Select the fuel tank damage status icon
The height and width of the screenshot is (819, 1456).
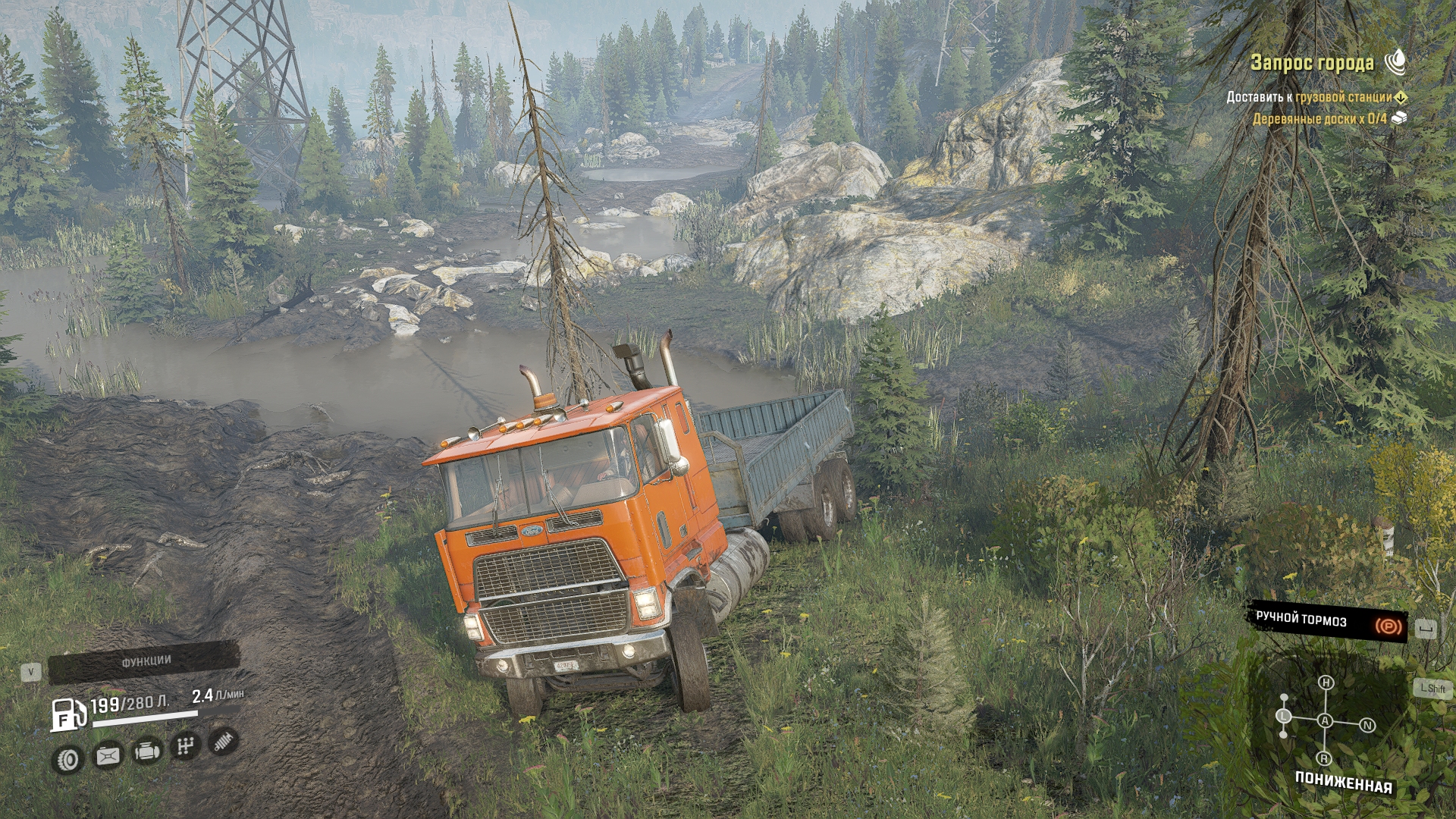[x=108, y=755]
